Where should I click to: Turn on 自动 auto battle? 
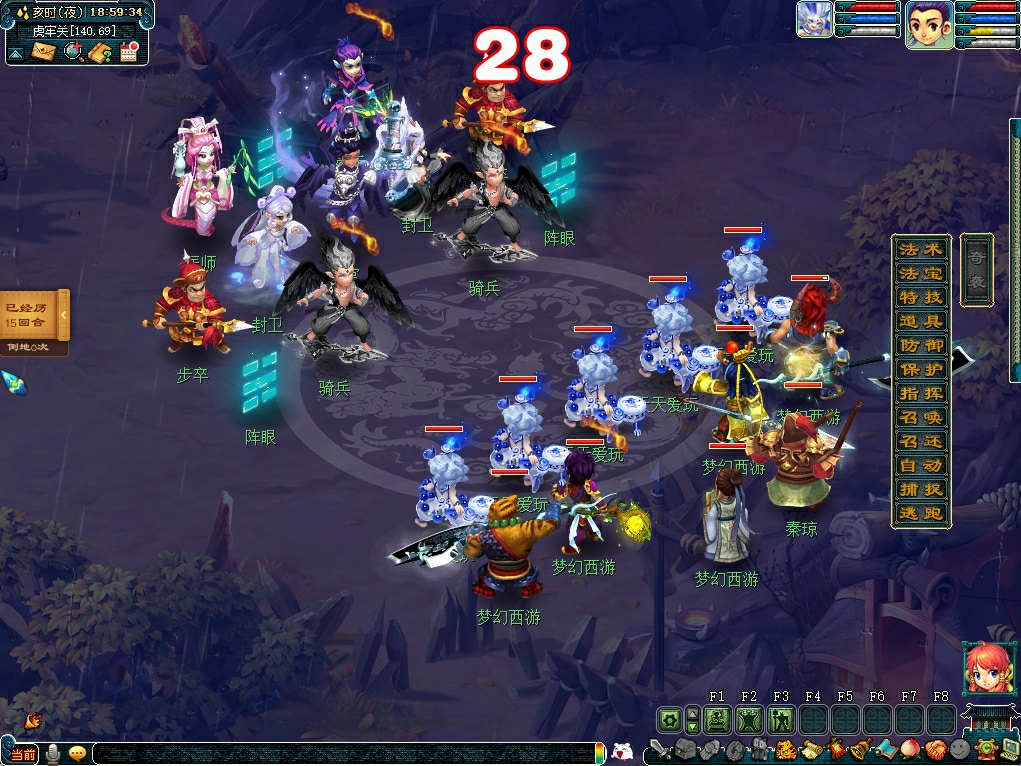pos(921,465)
